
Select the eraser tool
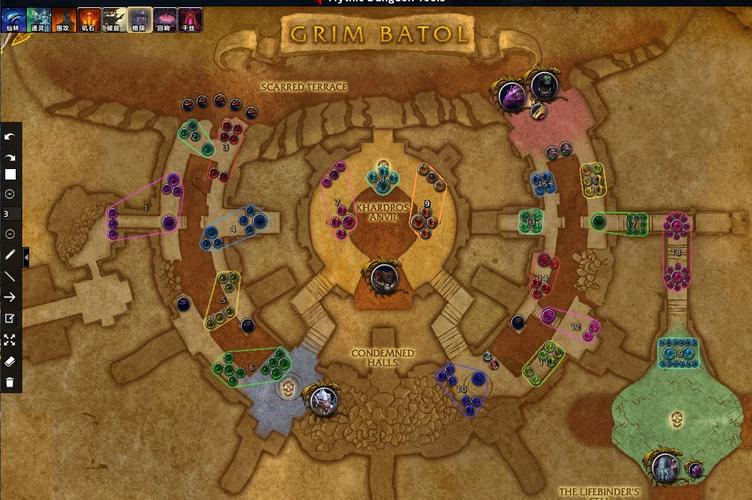tap(10, 361)
